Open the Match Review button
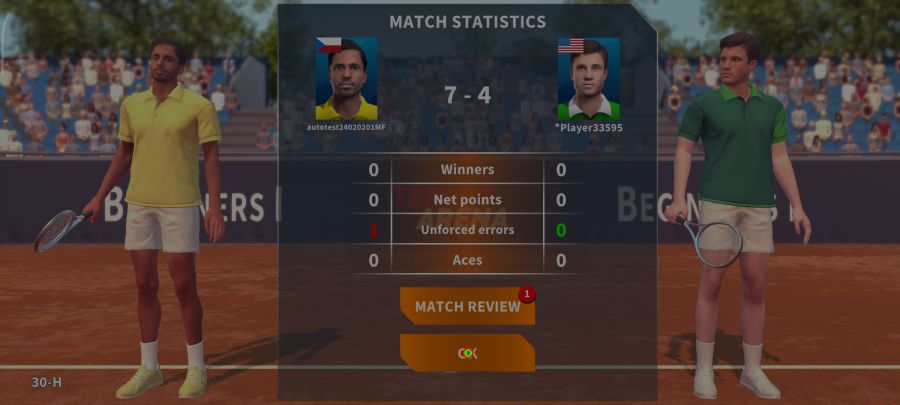Image resolution: width=900 pixels, height=405 pixels. (x=467, y=306)
